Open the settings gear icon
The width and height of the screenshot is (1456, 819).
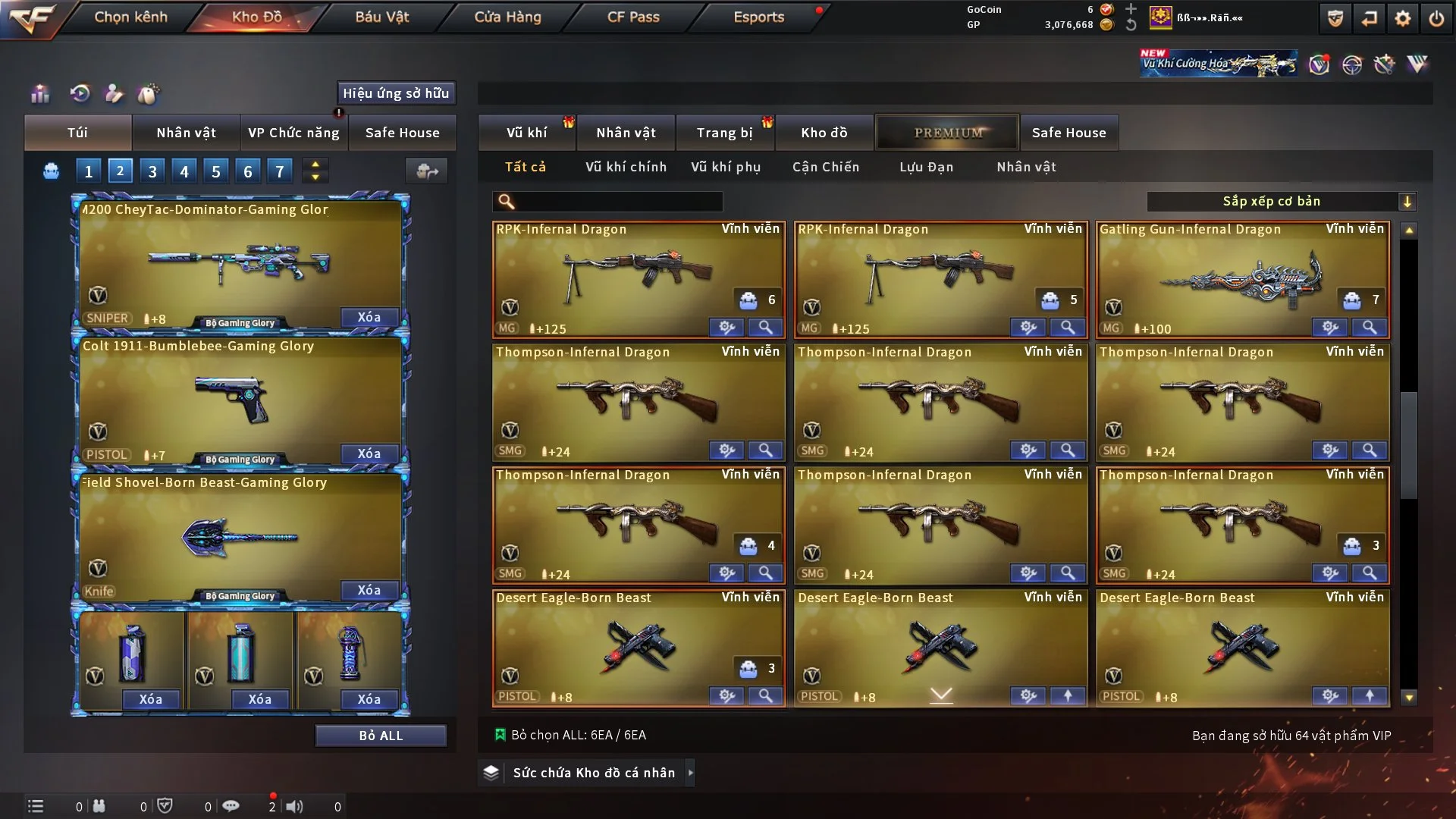point(1403,18)
